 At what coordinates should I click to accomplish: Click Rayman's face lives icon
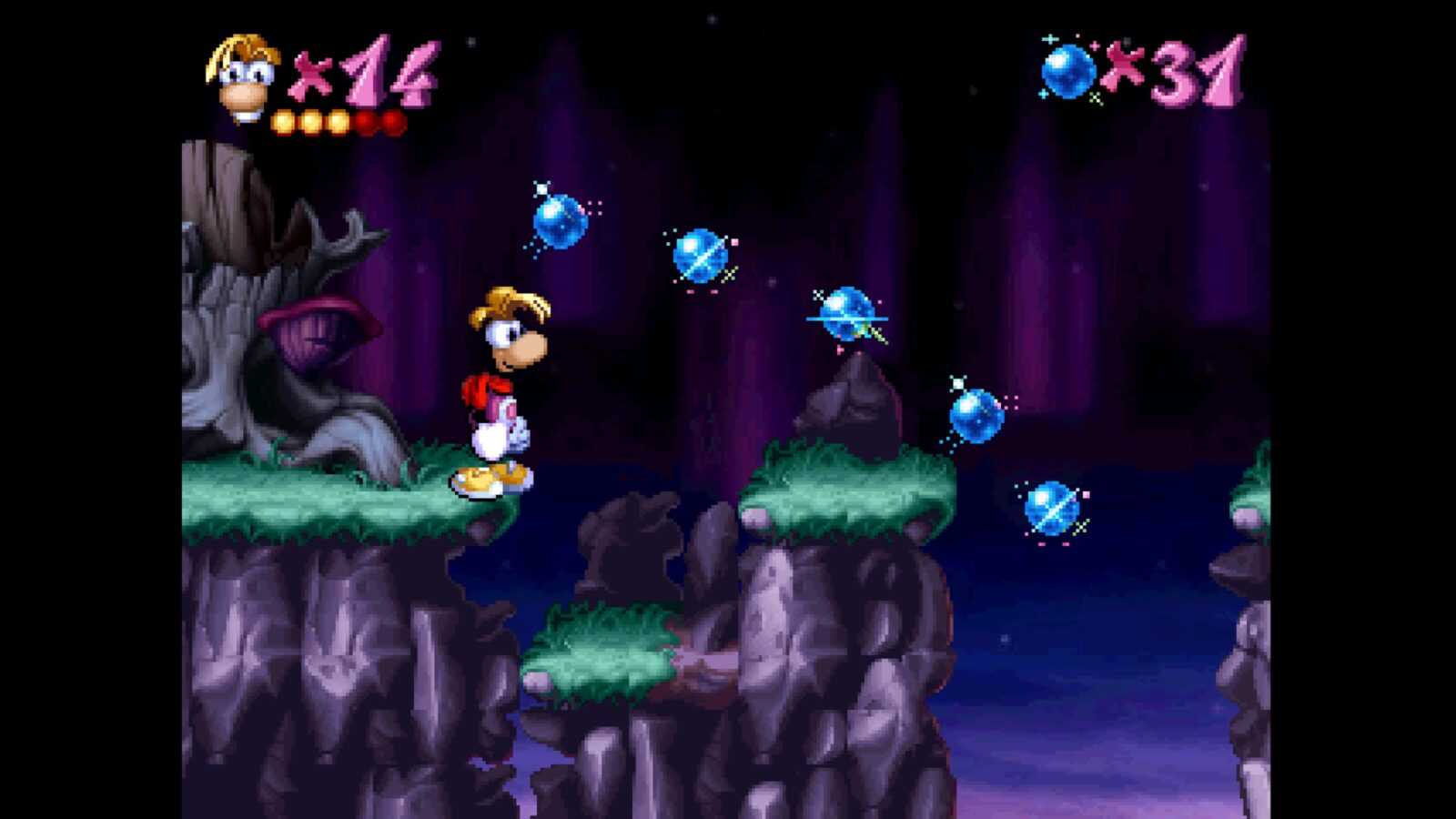243,76
